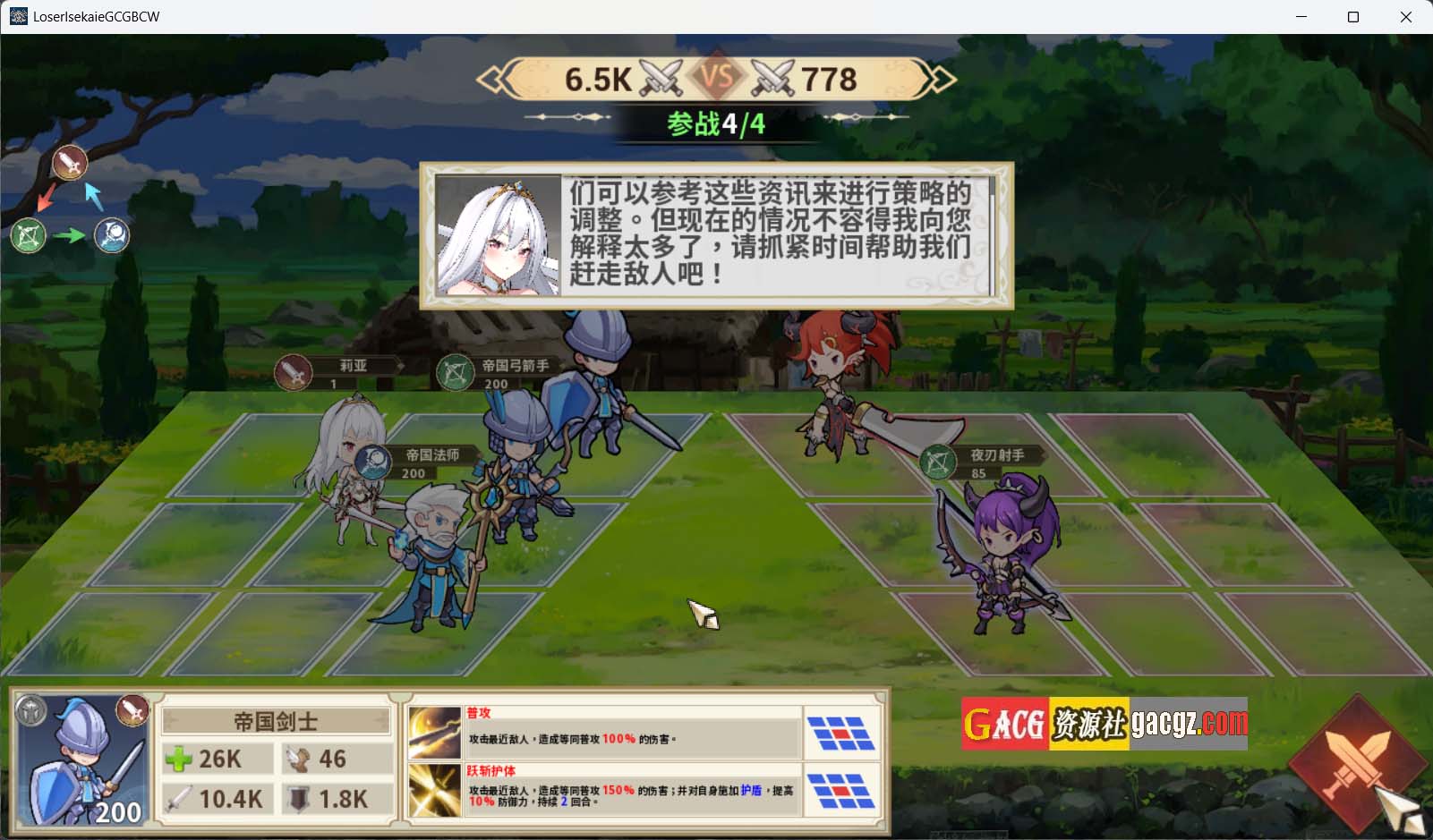Select the 跃斩护体 skill icon

[x=434, y=790]
